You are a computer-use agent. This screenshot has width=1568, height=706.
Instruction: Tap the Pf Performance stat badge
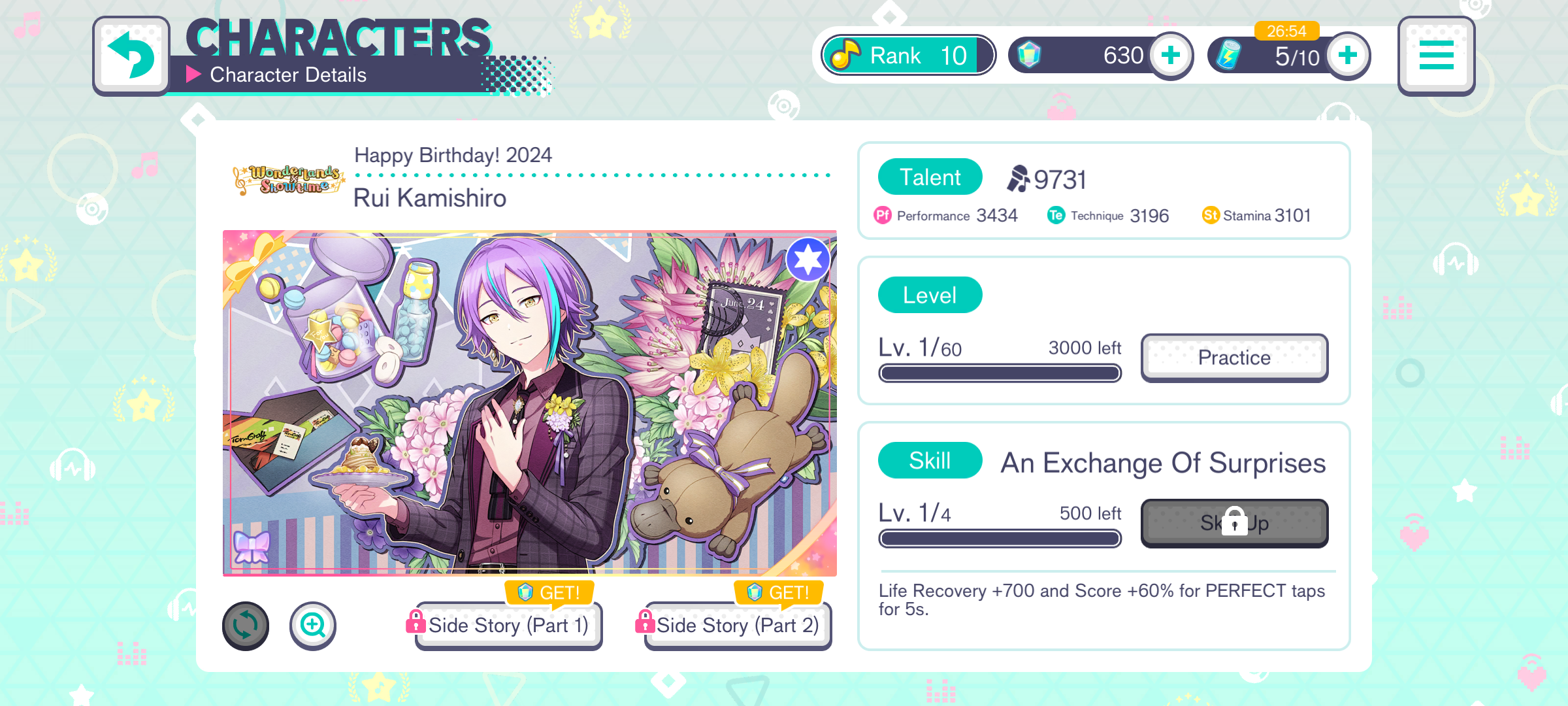tap(882, 215)
